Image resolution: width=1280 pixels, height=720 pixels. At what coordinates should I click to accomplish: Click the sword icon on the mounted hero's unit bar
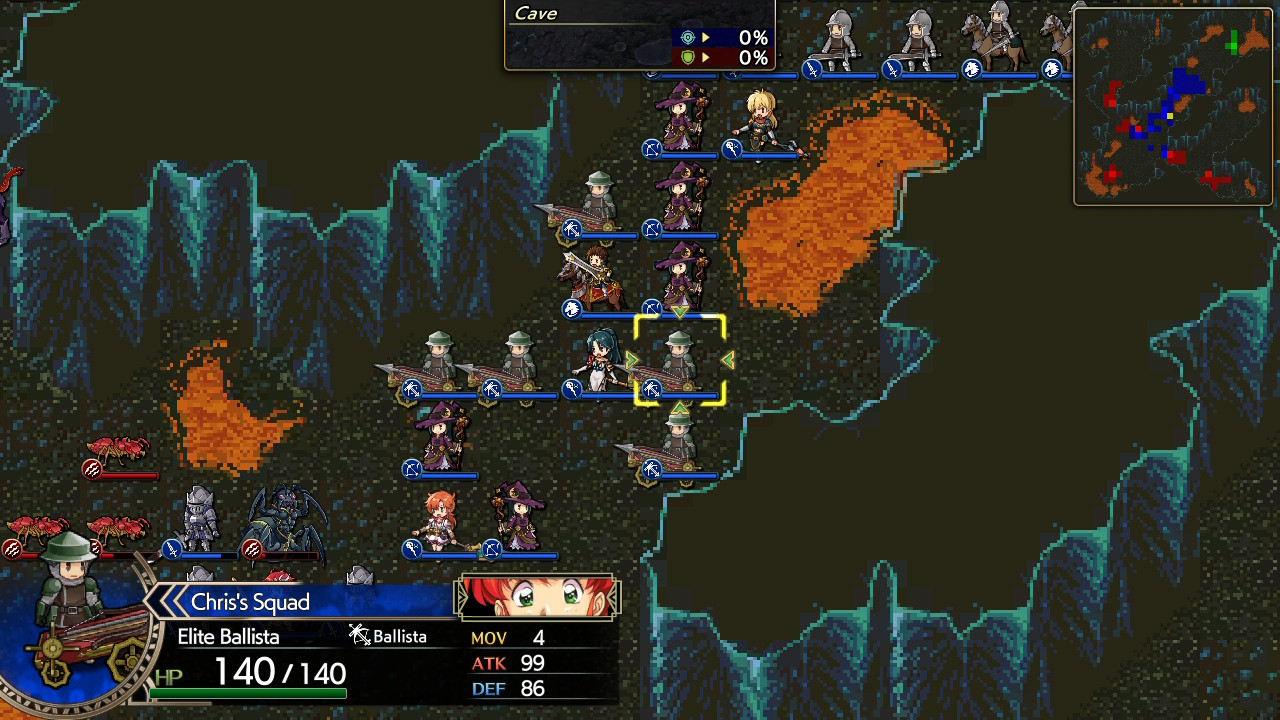click(x=571, y=309)
